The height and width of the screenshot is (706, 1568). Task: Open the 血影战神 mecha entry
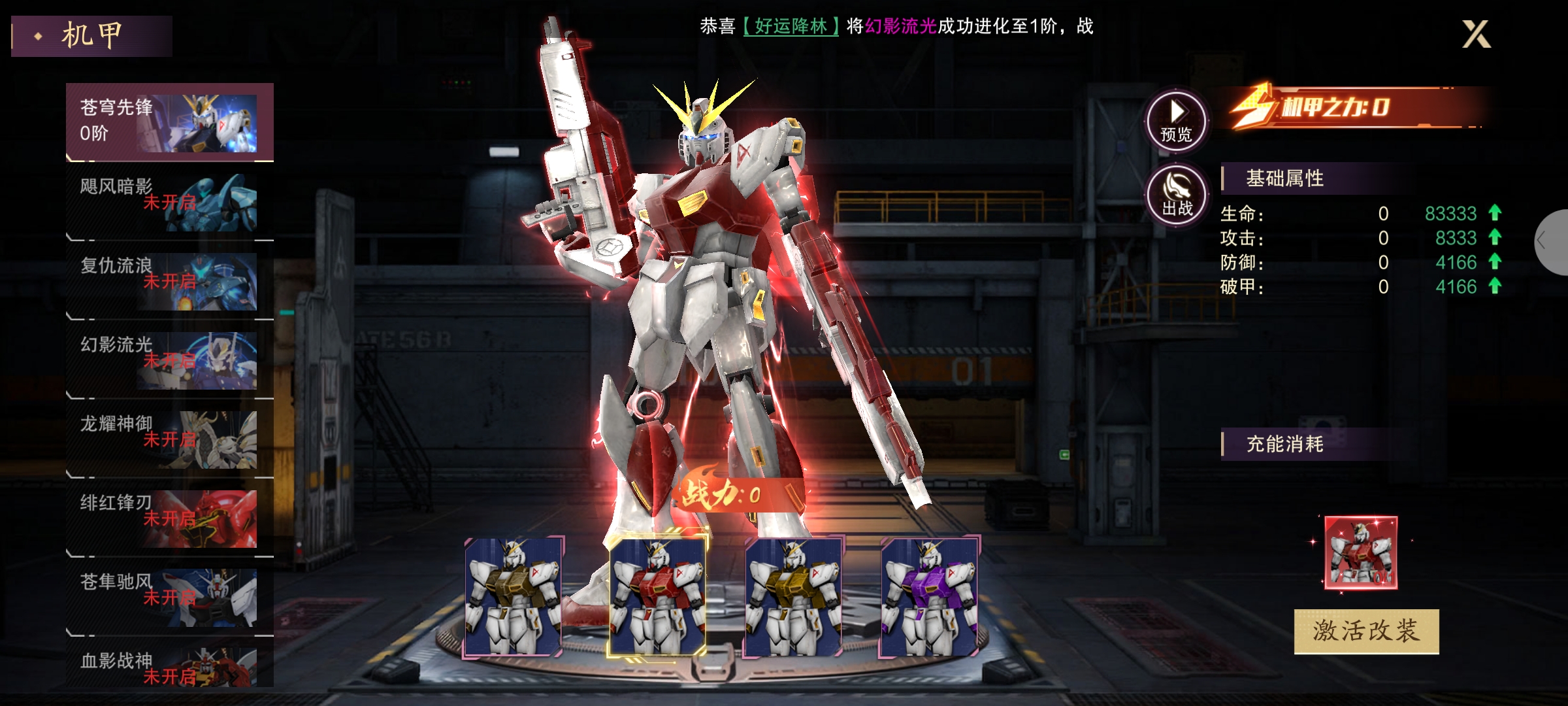[x=169, y=667]
